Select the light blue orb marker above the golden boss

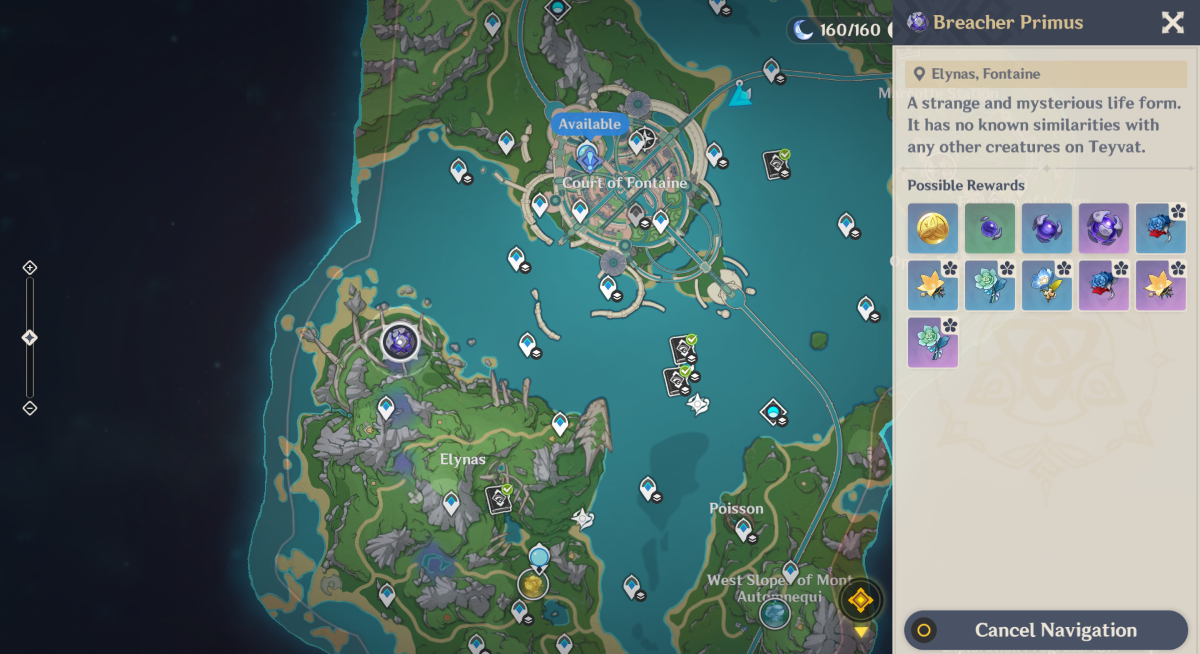pyautogui.click(x=539, y=556)
